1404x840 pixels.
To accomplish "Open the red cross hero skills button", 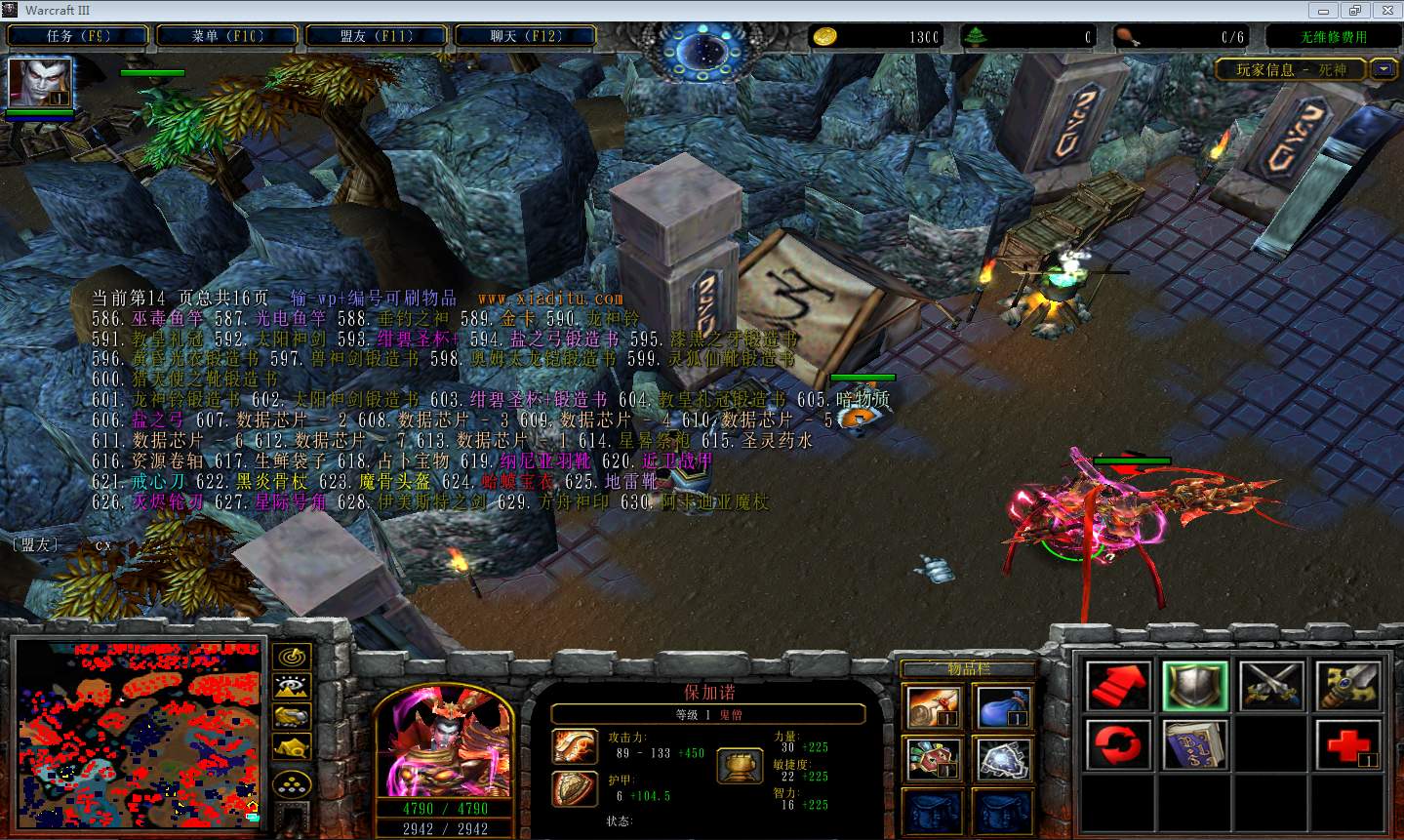I will [1348, 744].
